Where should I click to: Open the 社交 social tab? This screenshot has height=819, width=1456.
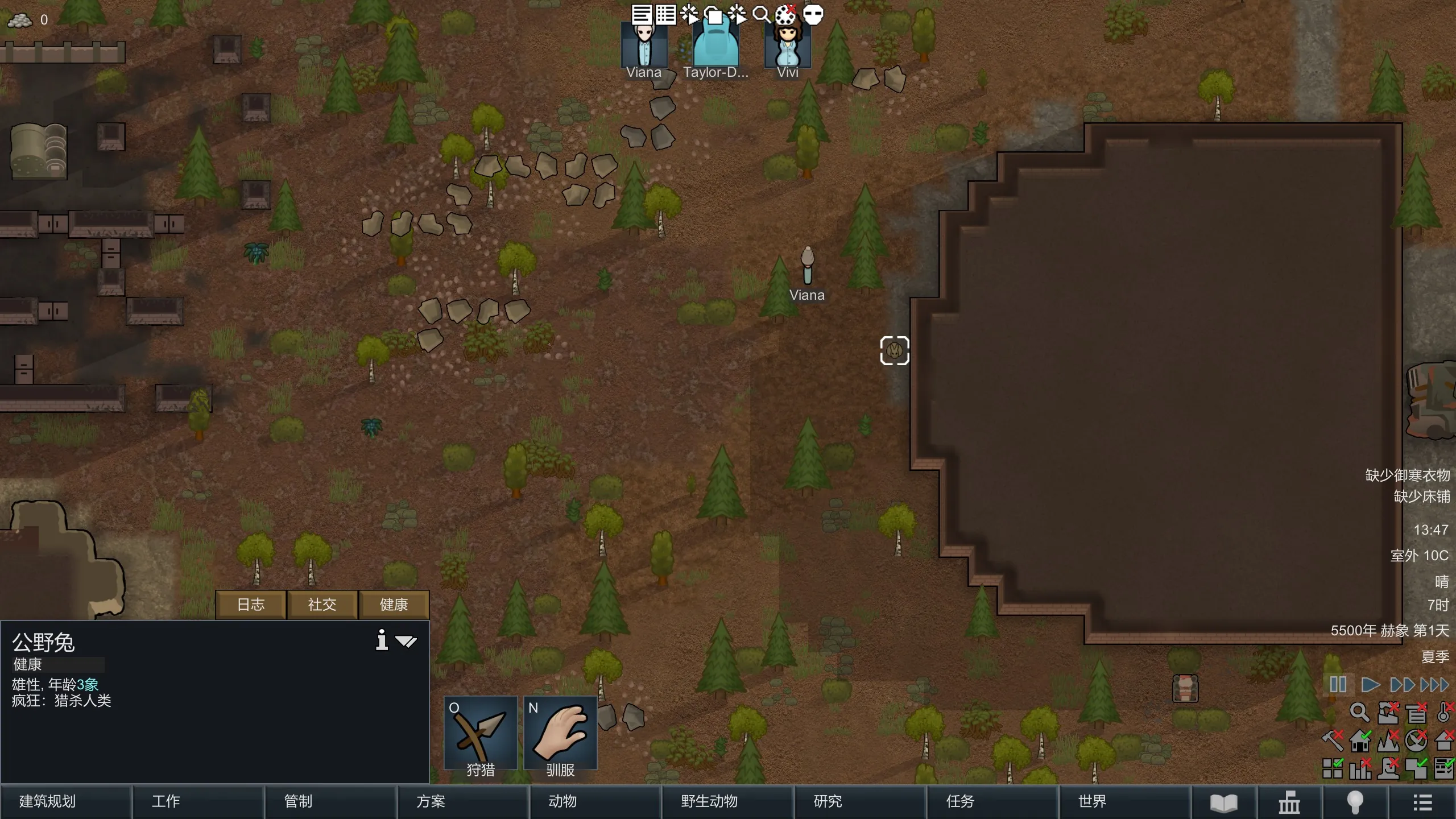pos(322,605)
